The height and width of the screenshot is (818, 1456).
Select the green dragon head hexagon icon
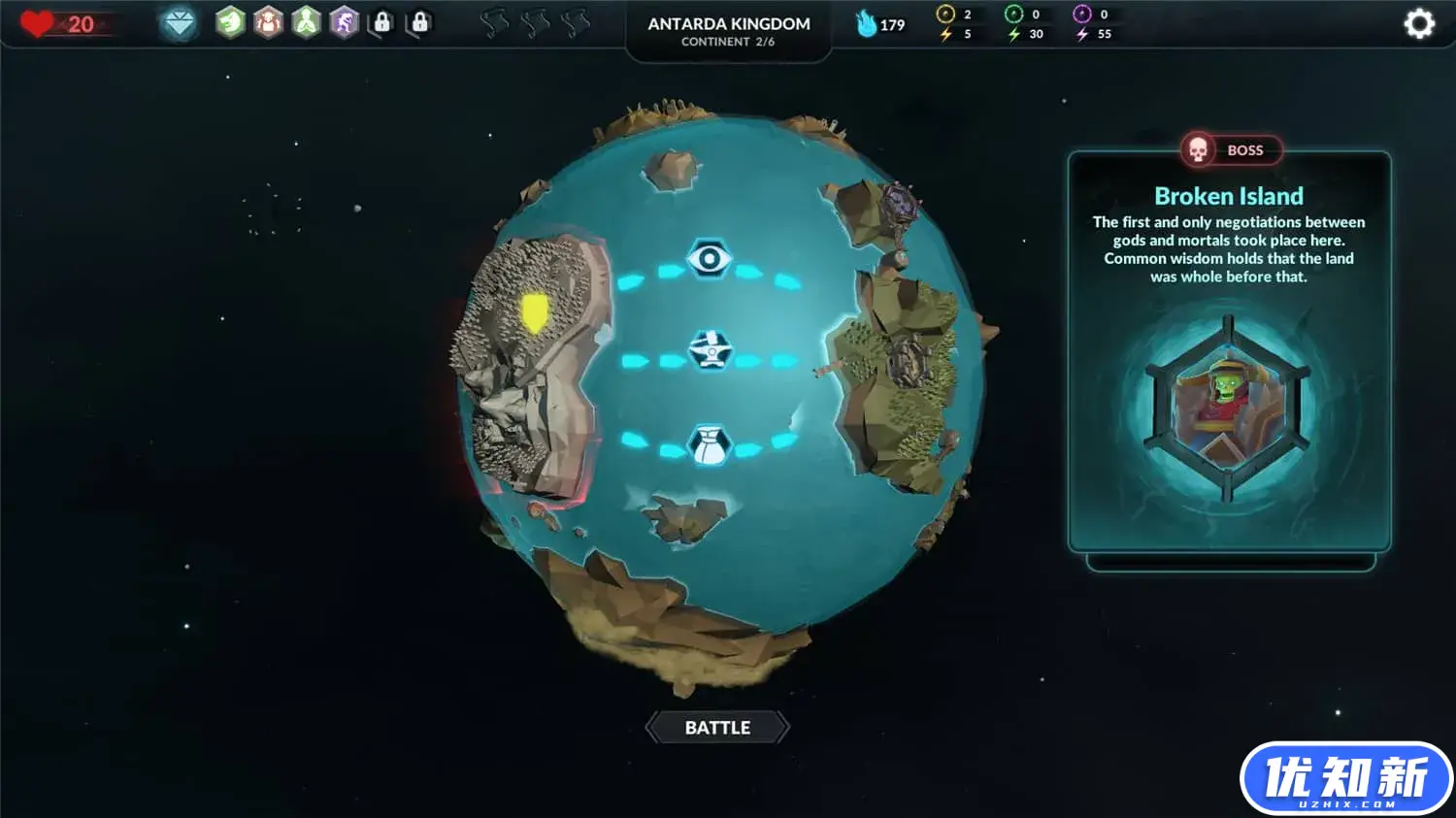tap(230, 21)
